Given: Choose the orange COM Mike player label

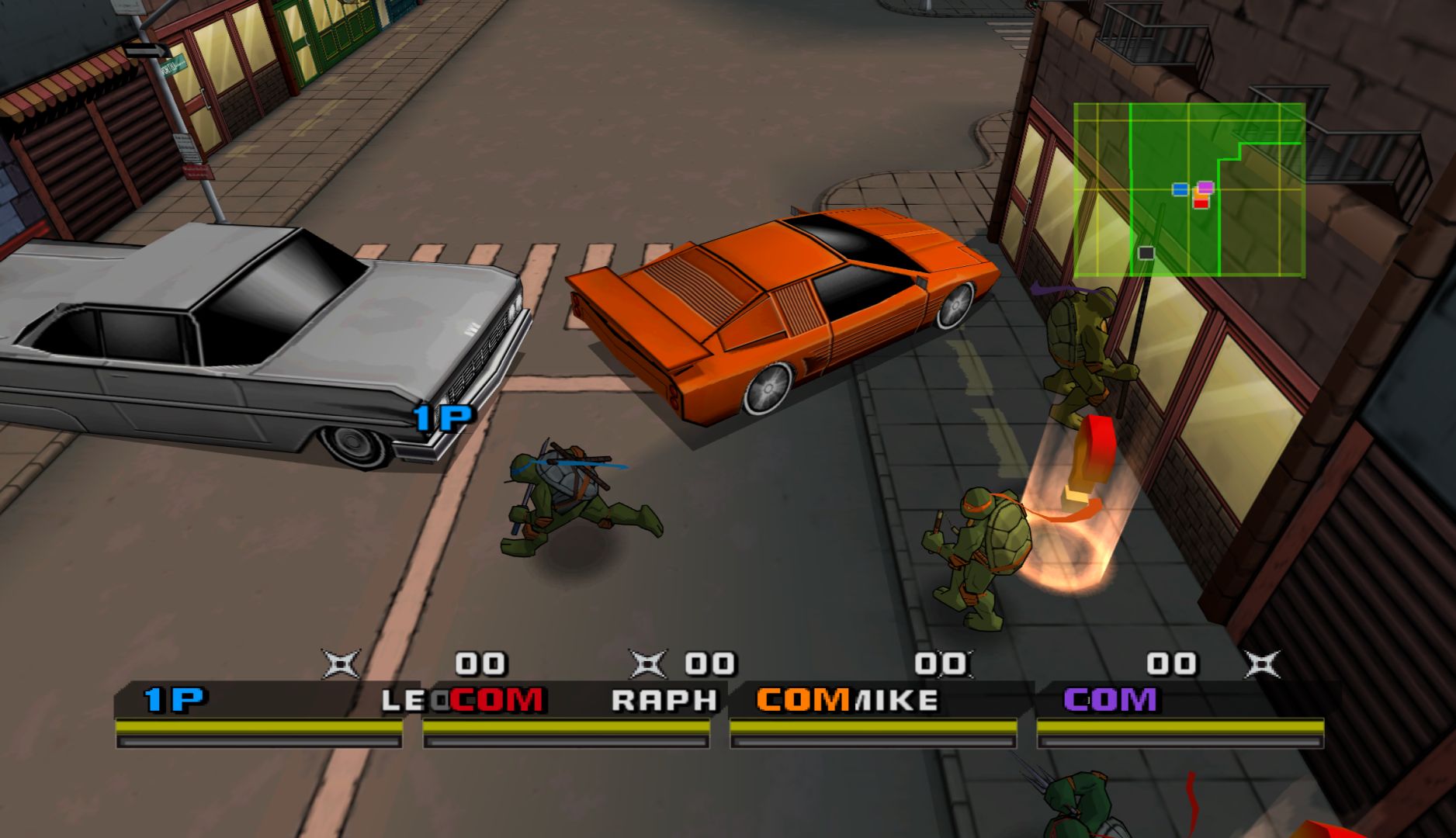Looking at the screenshot, I should pyautogui.click(x=803, y=700).
